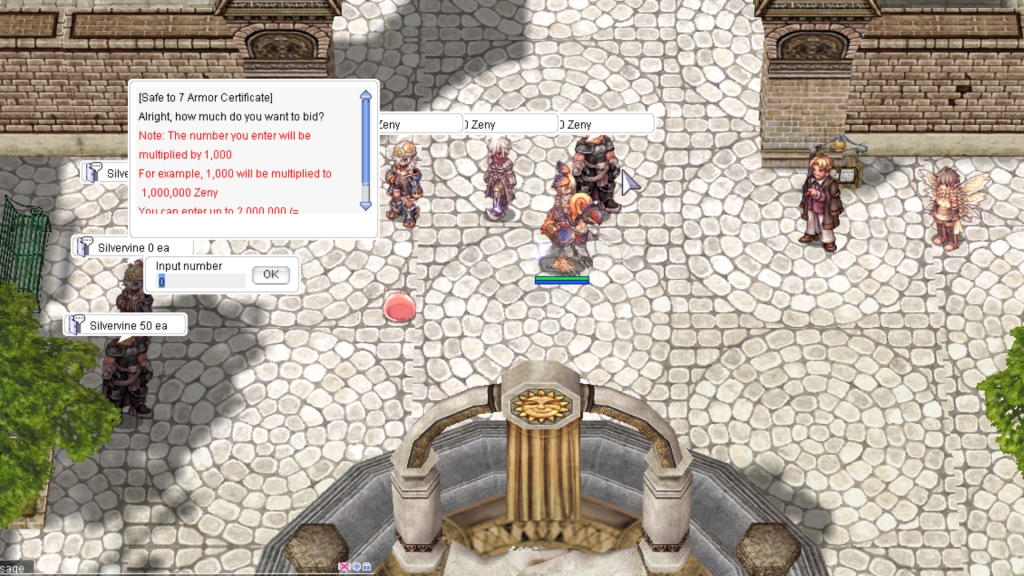Screen dimensions: 1024x576
Task: Focus the Input number field
Action: [x=201, y=281]
